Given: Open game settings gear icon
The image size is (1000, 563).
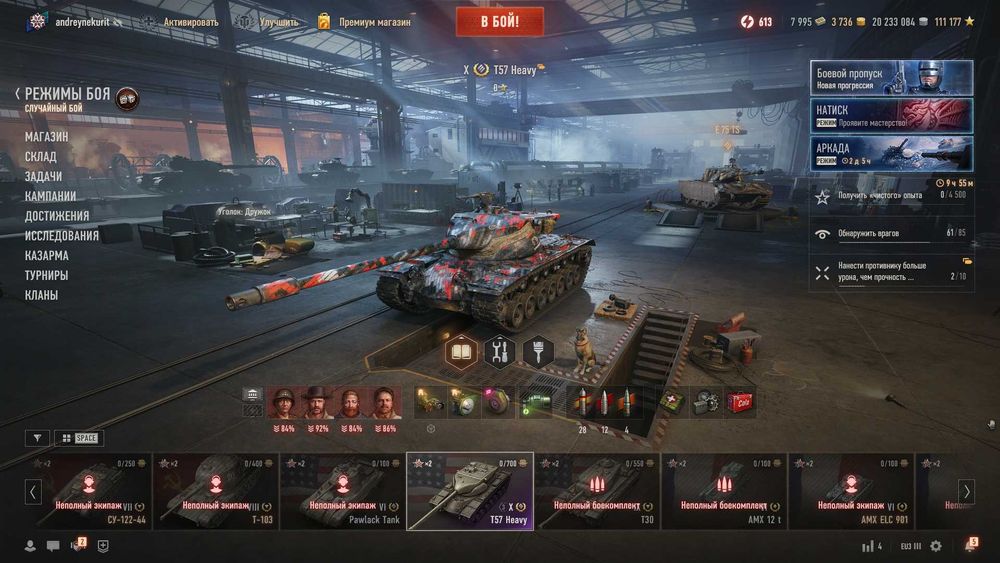Looking at the screenshot, I should [936, 546].
